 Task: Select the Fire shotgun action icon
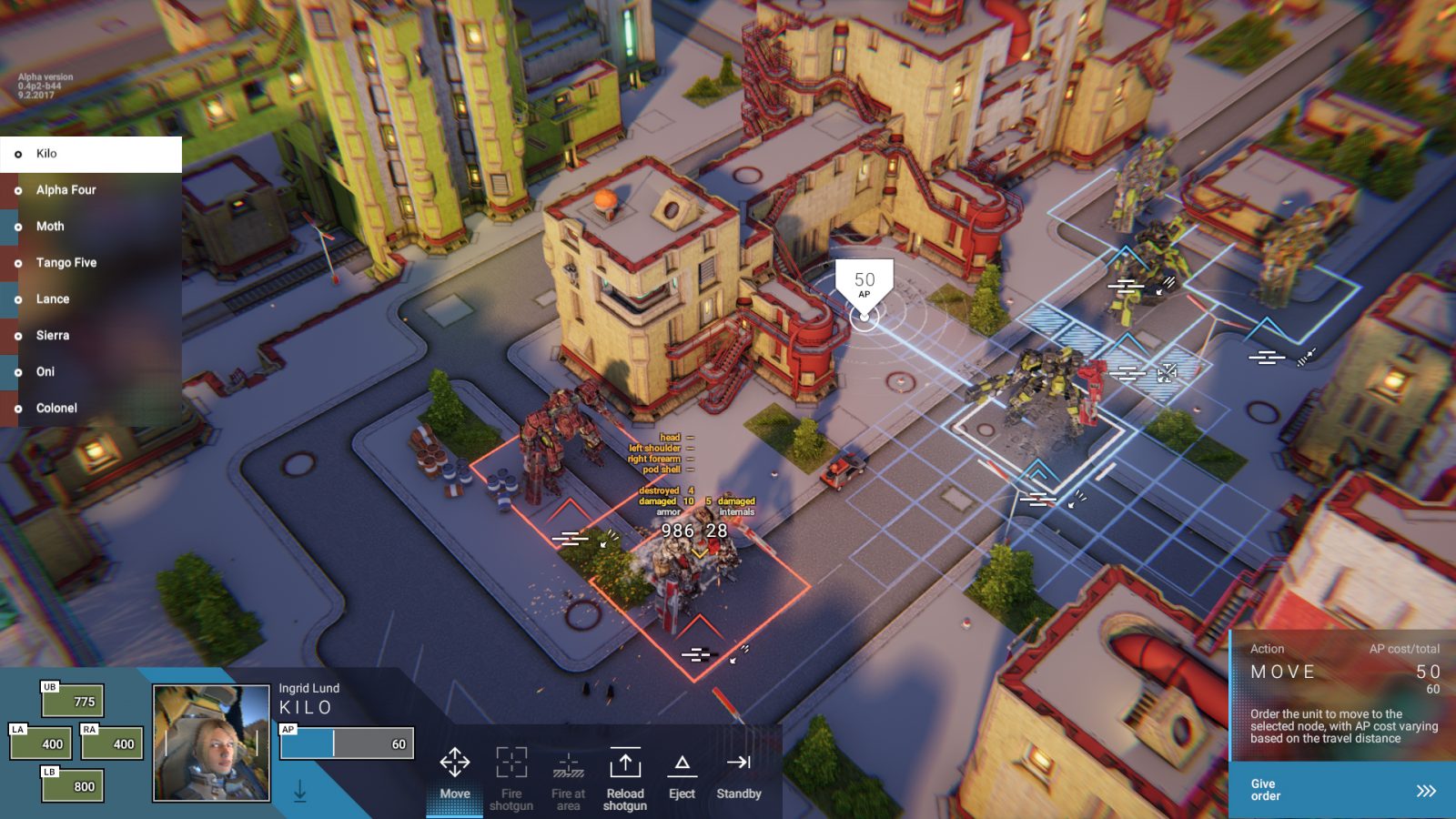pos(512,763)
